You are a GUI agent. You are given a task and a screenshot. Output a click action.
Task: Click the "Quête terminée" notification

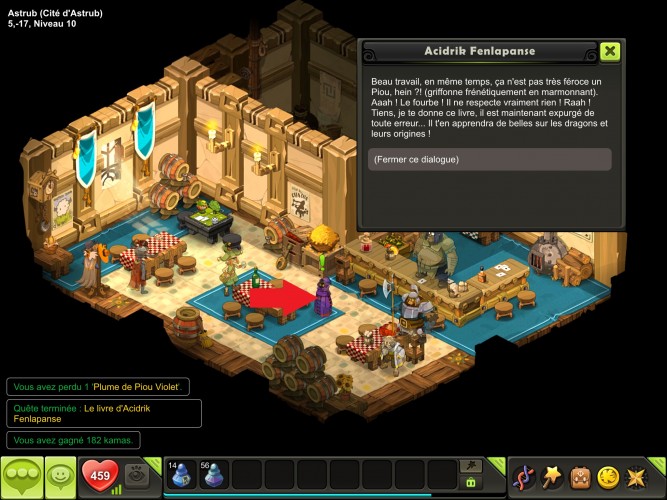click(x=104, y=413)
